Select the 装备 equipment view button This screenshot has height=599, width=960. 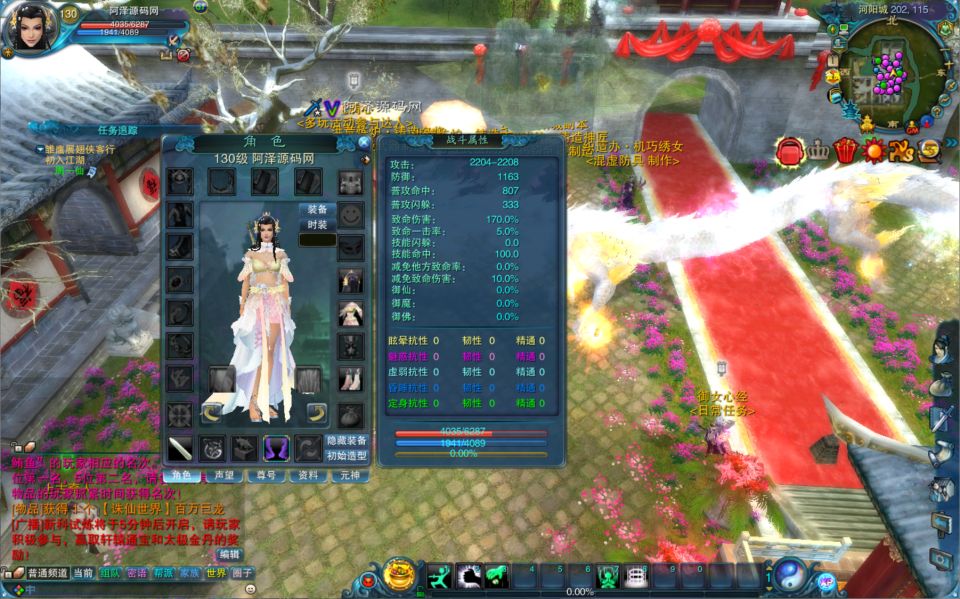(317, 210)
